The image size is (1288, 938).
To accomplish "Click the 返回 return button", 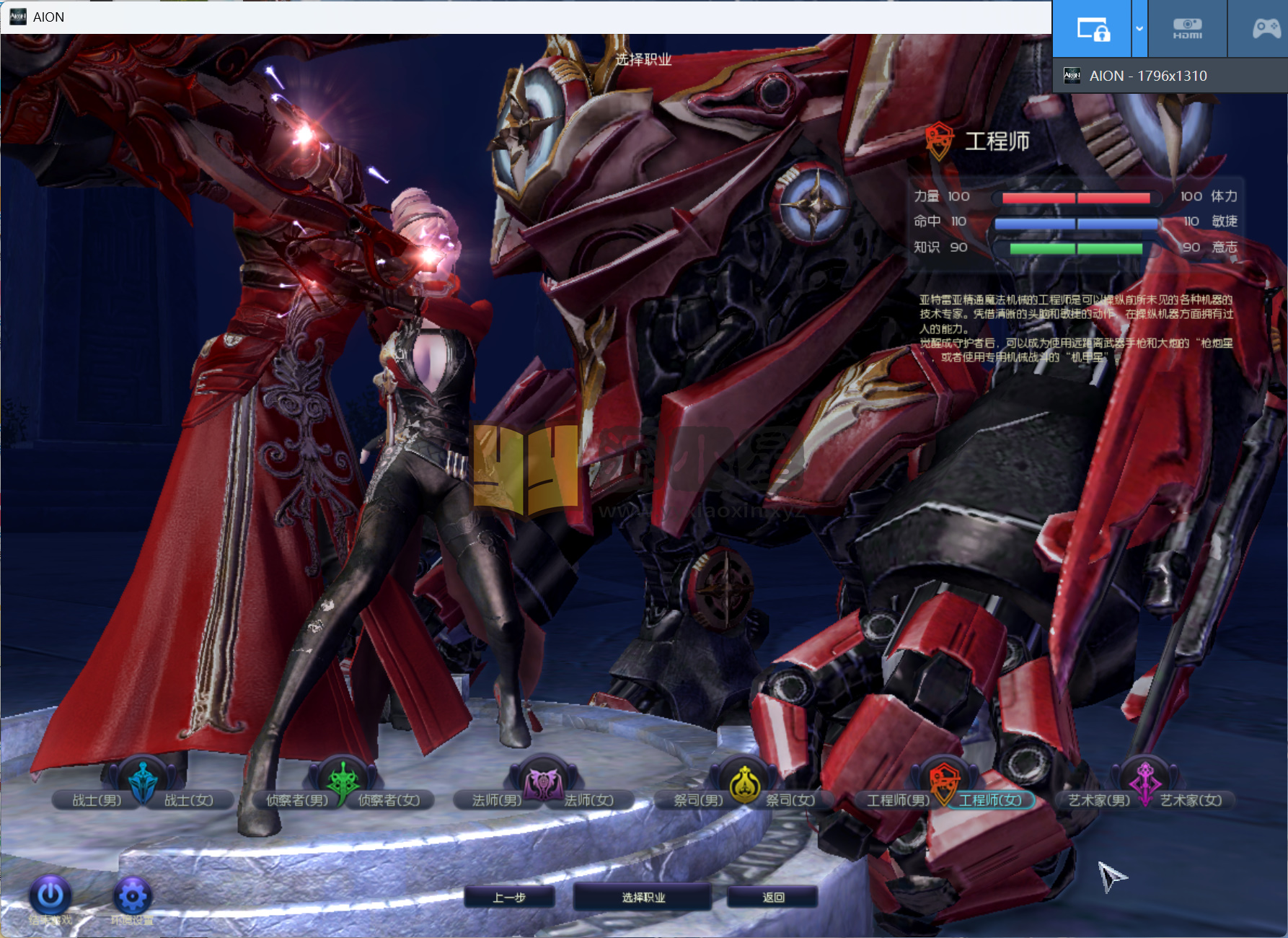I will coord(773,898).
